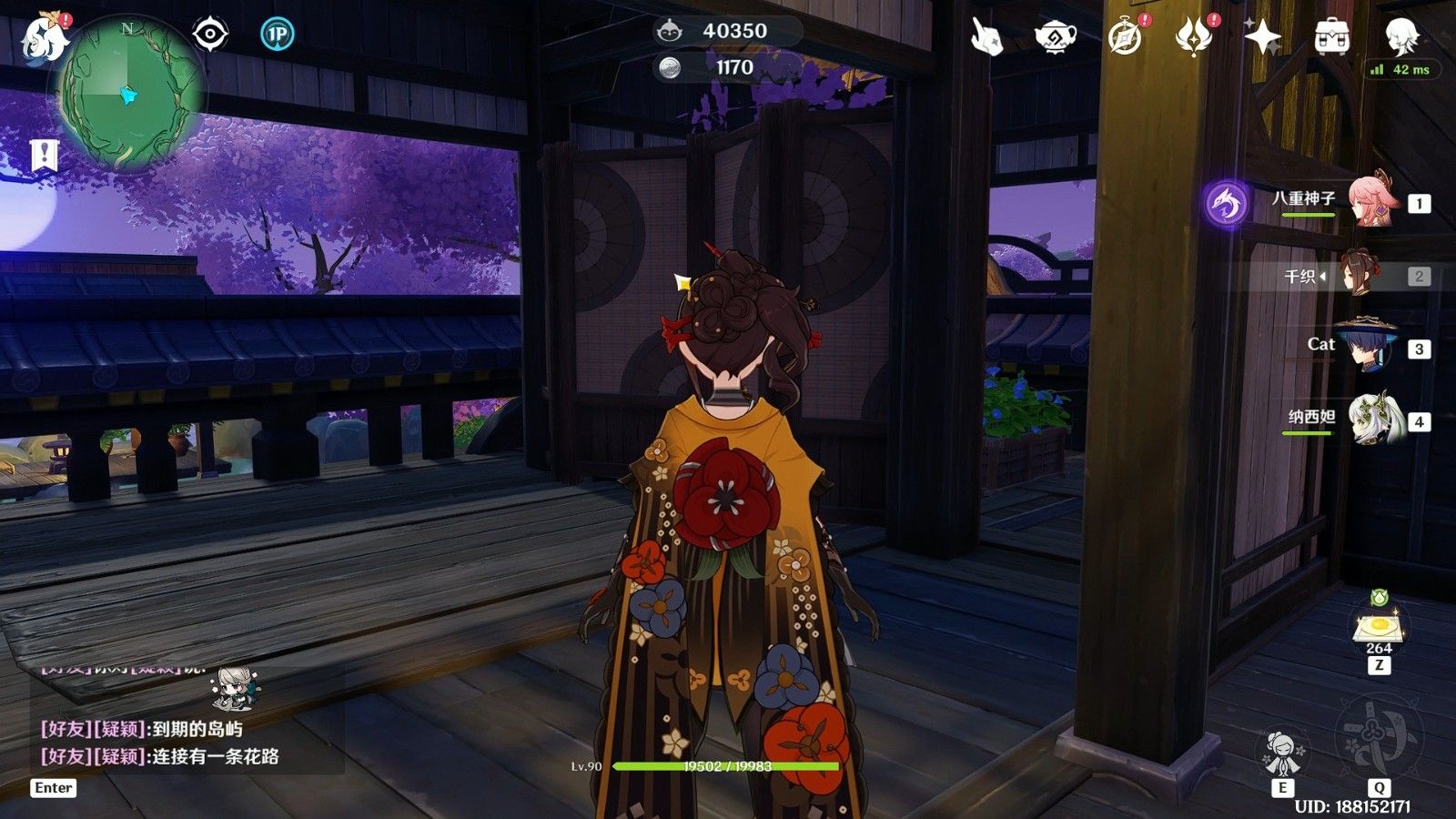Open the character profile head icon
Image resolution: width=1456 pixels, height=819 pixels.
[1401, 35]
